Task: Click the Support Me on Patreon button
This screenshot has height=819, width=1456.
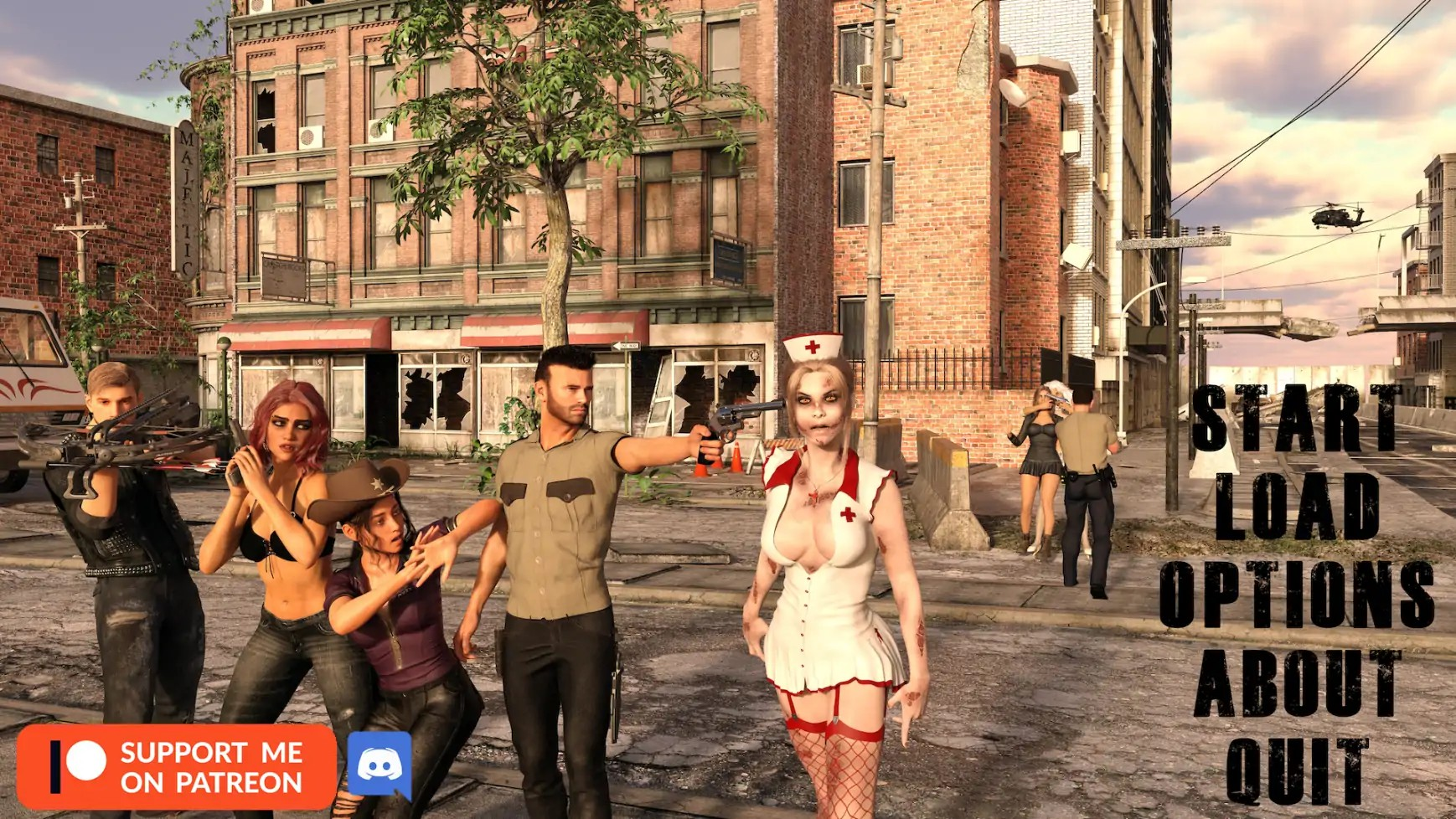Action: click(x=177, y=767)
